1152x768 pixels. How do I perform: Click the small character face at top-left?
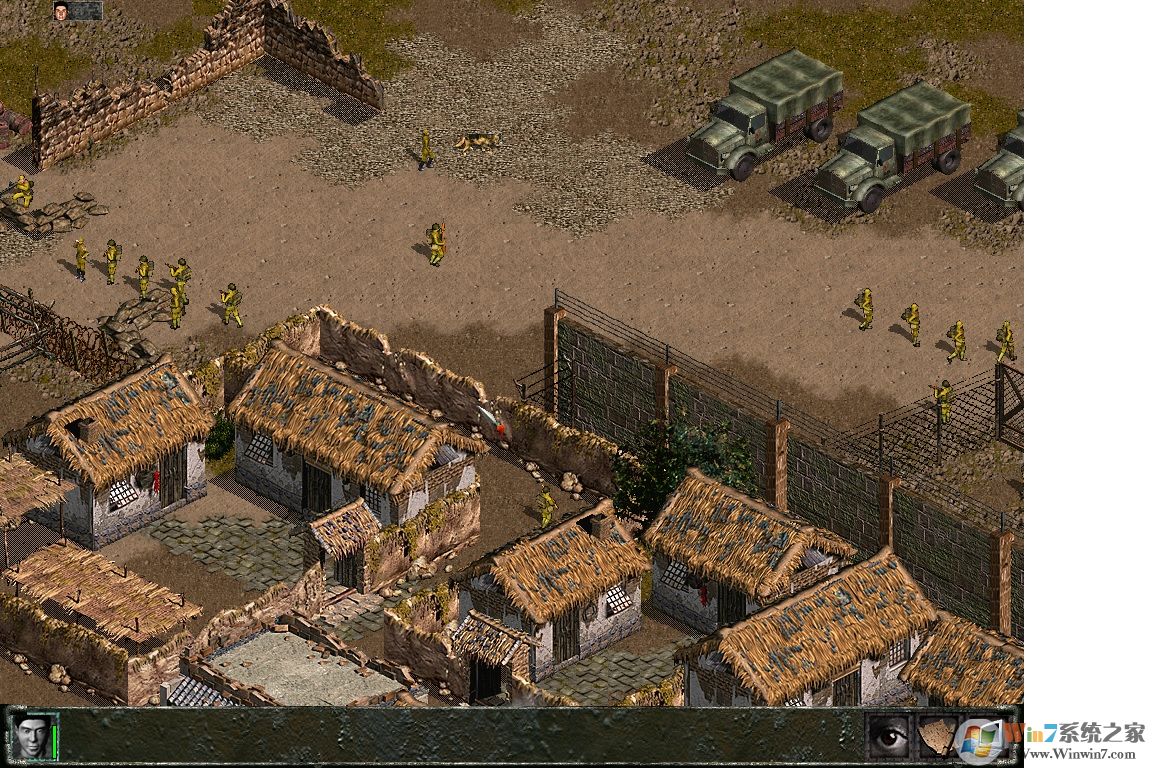62,11
